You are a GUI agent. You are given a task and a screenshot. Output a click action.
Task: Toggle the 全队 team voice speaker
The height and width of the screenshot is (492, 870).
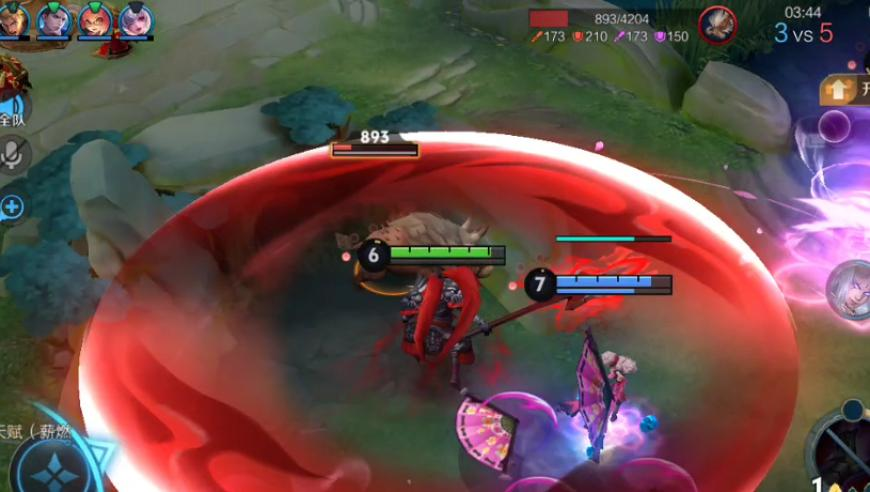point(13,108)
